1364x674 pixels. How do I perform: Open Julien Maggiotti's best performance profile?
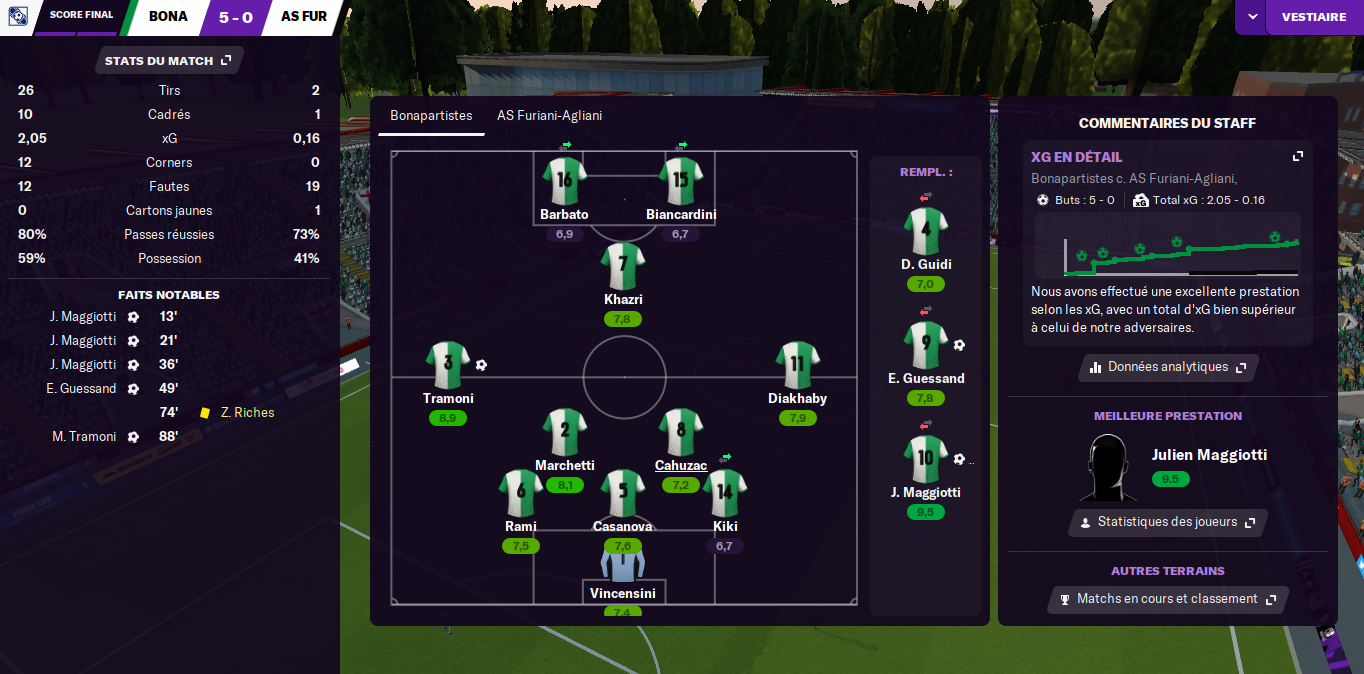(1209, 455)
